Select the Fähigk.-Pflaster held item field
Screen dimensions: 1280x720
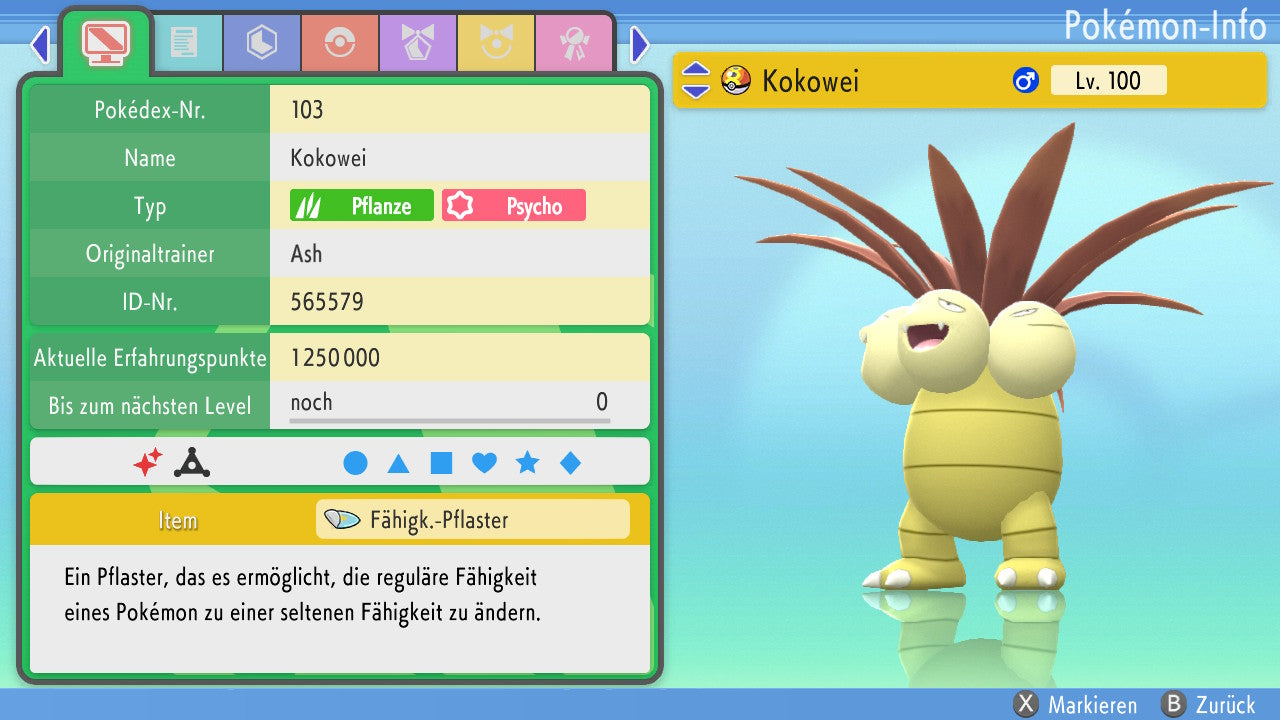[472, 520]
